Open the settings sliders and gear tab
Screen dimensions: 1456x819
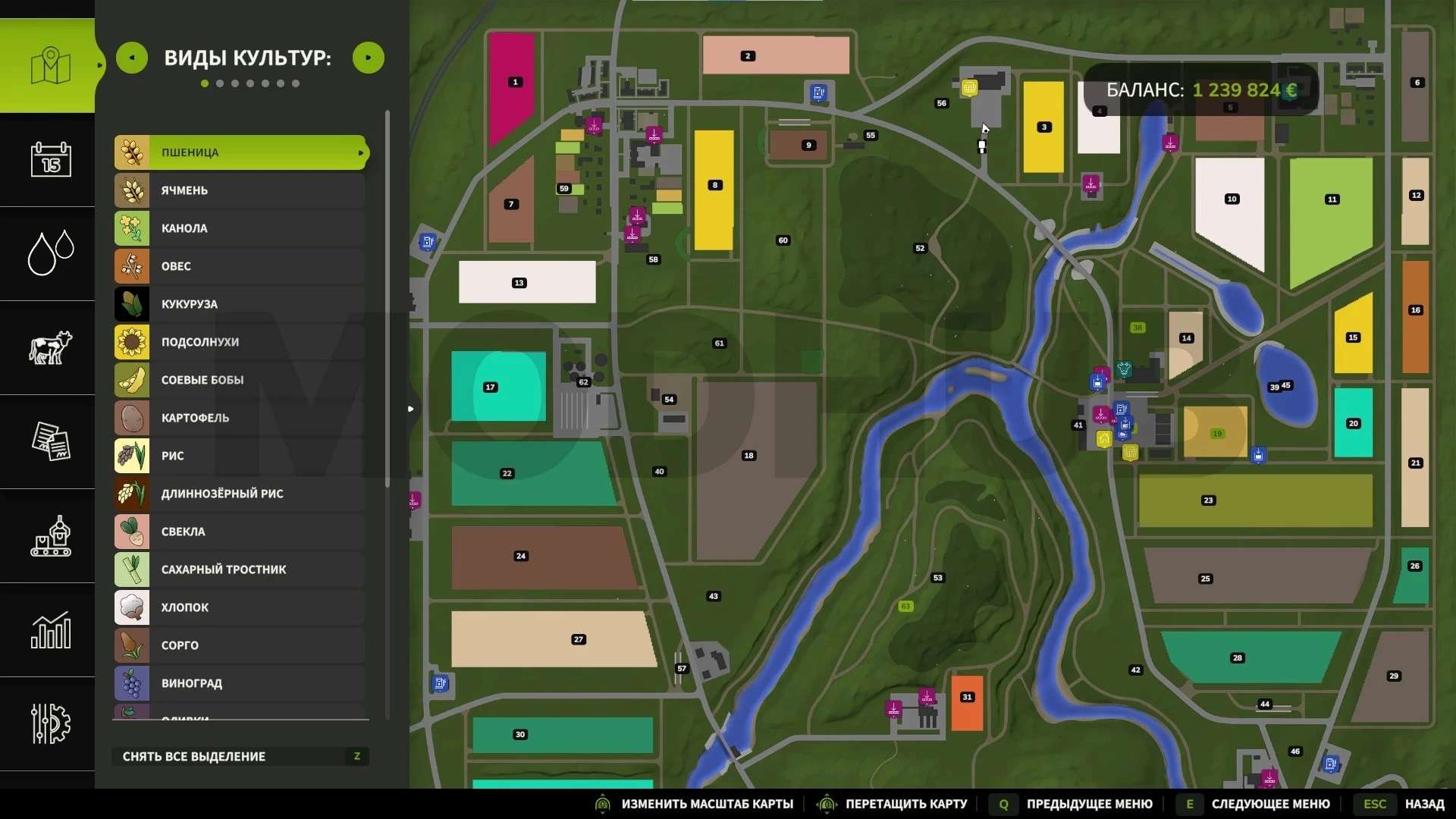coord(50,723)
